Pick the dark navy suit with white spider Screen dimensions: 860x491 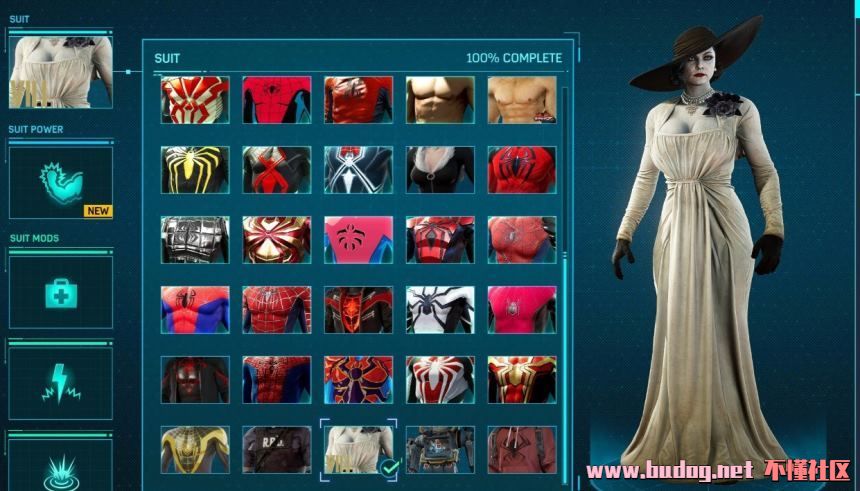coord(358,170)
